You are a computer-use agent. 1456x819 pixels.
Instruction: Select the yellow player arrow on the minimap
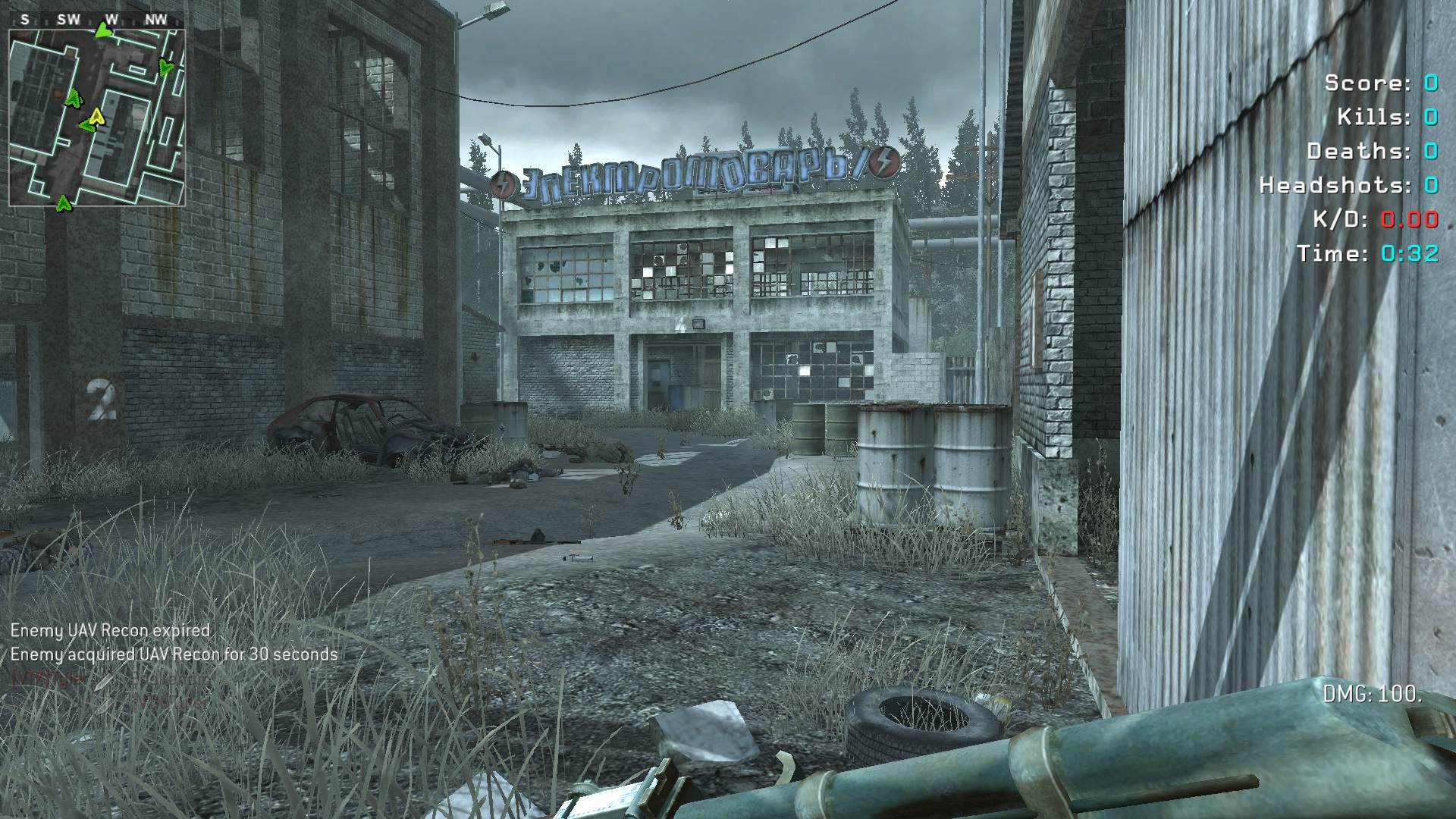tap(96, 116)
